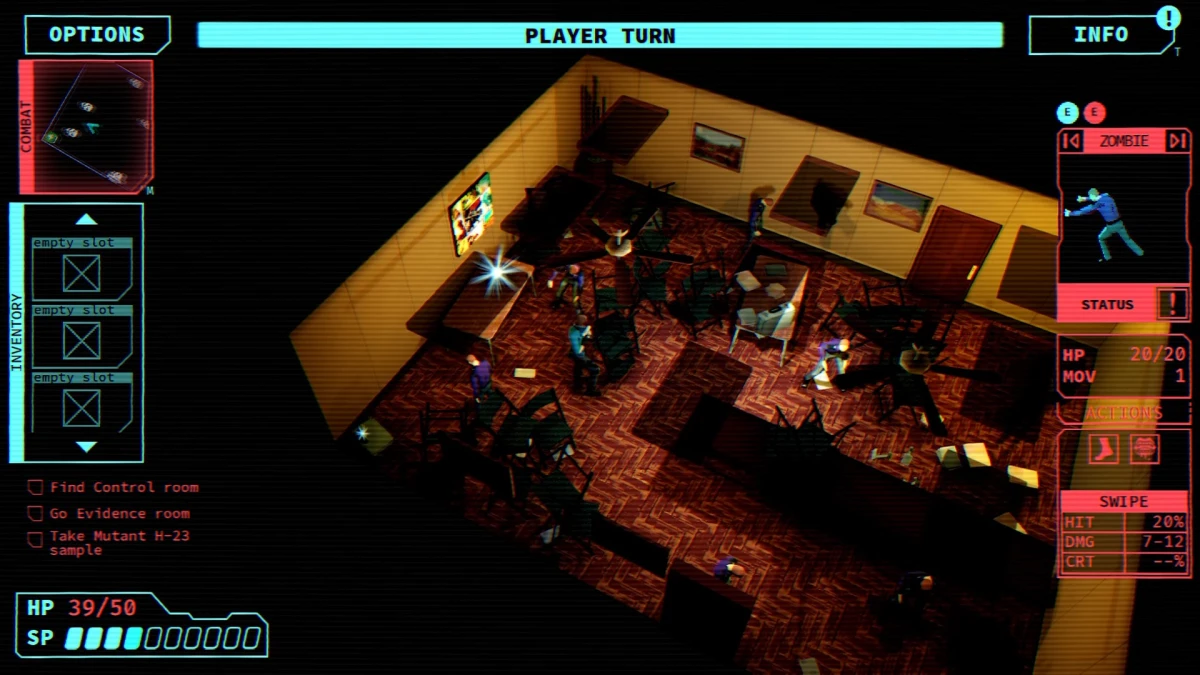Choose the foot move action icon
The image size is (1200, 675).
[x=1104, y=449]
